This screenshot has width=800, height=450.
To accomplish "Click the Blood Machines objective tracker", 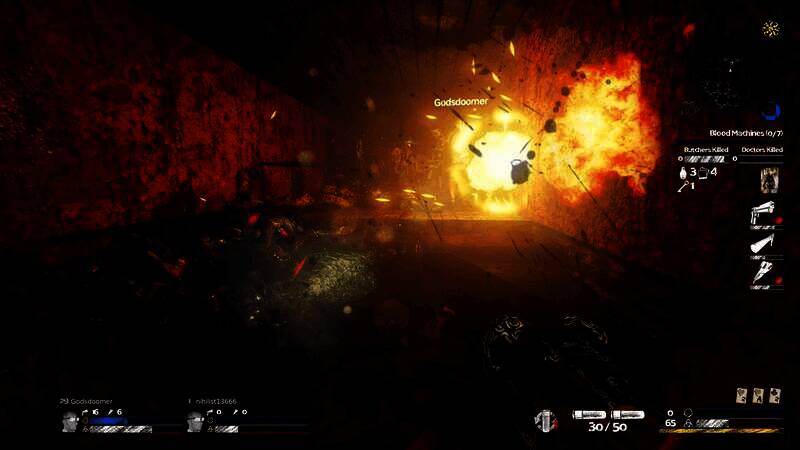I will pyautogui.click(x=744, y=132).
